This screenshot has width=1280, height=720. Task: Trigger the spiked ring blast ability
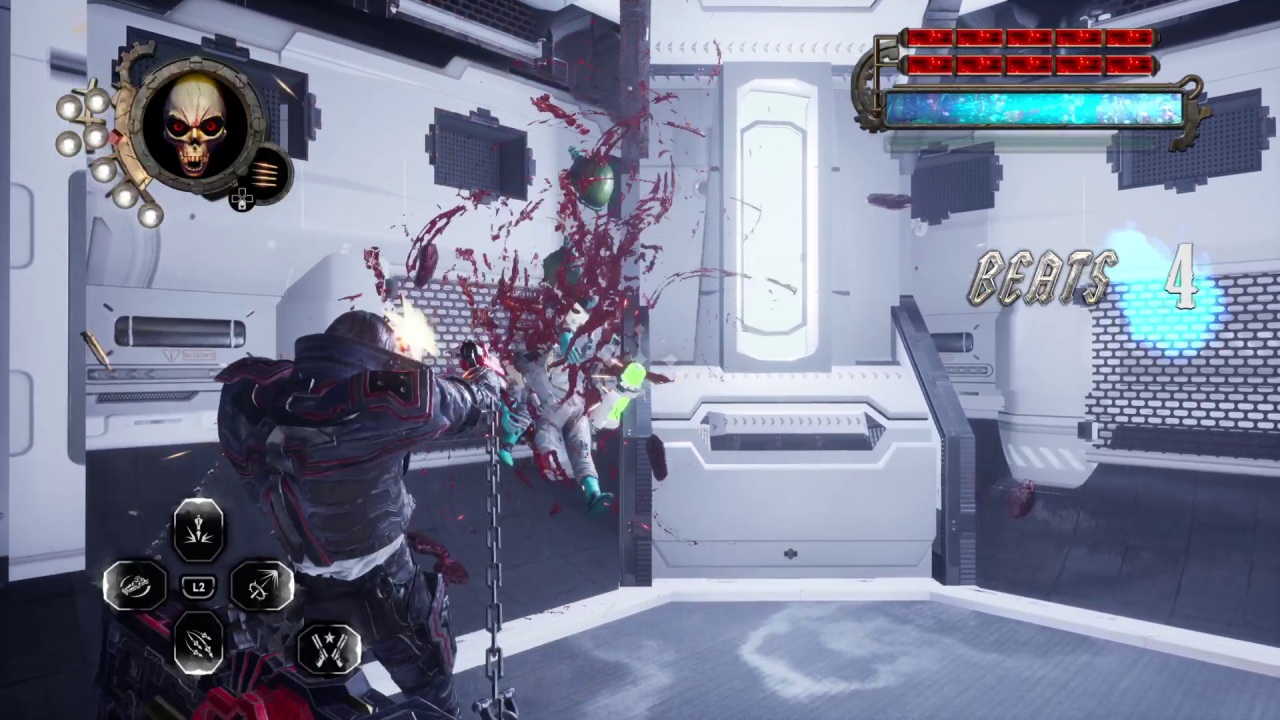point(262,586)
